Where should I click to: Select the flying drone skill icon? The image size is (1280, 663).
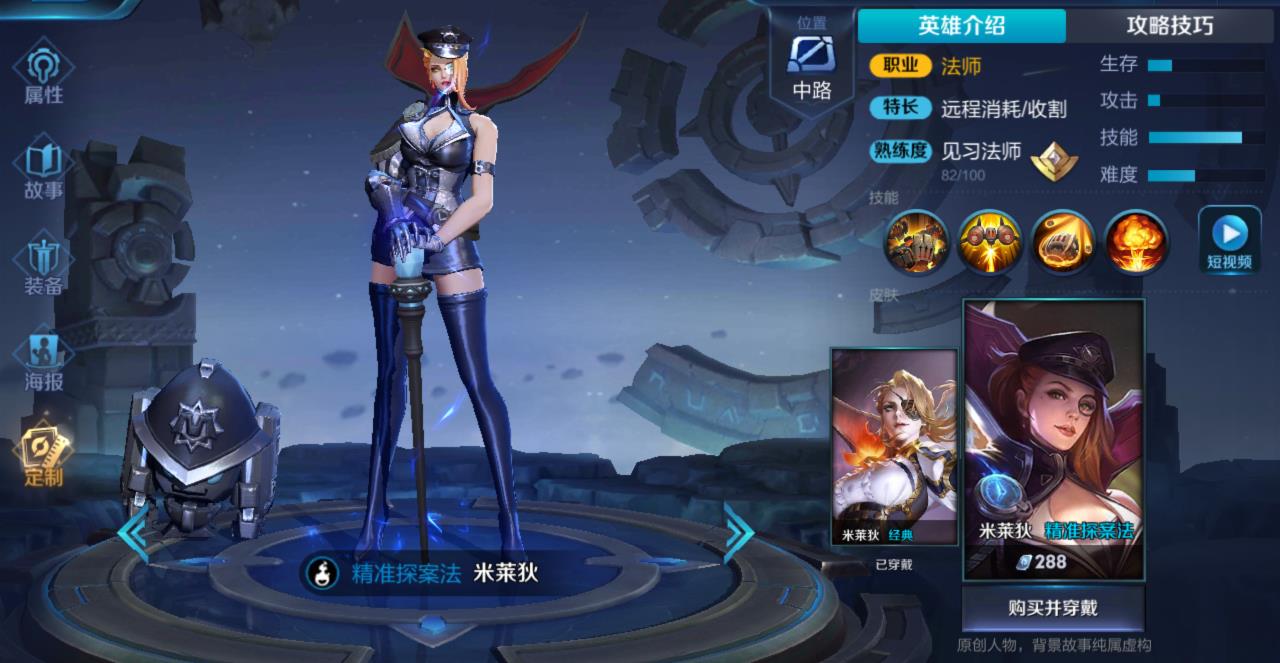click(x=989, y=241)
